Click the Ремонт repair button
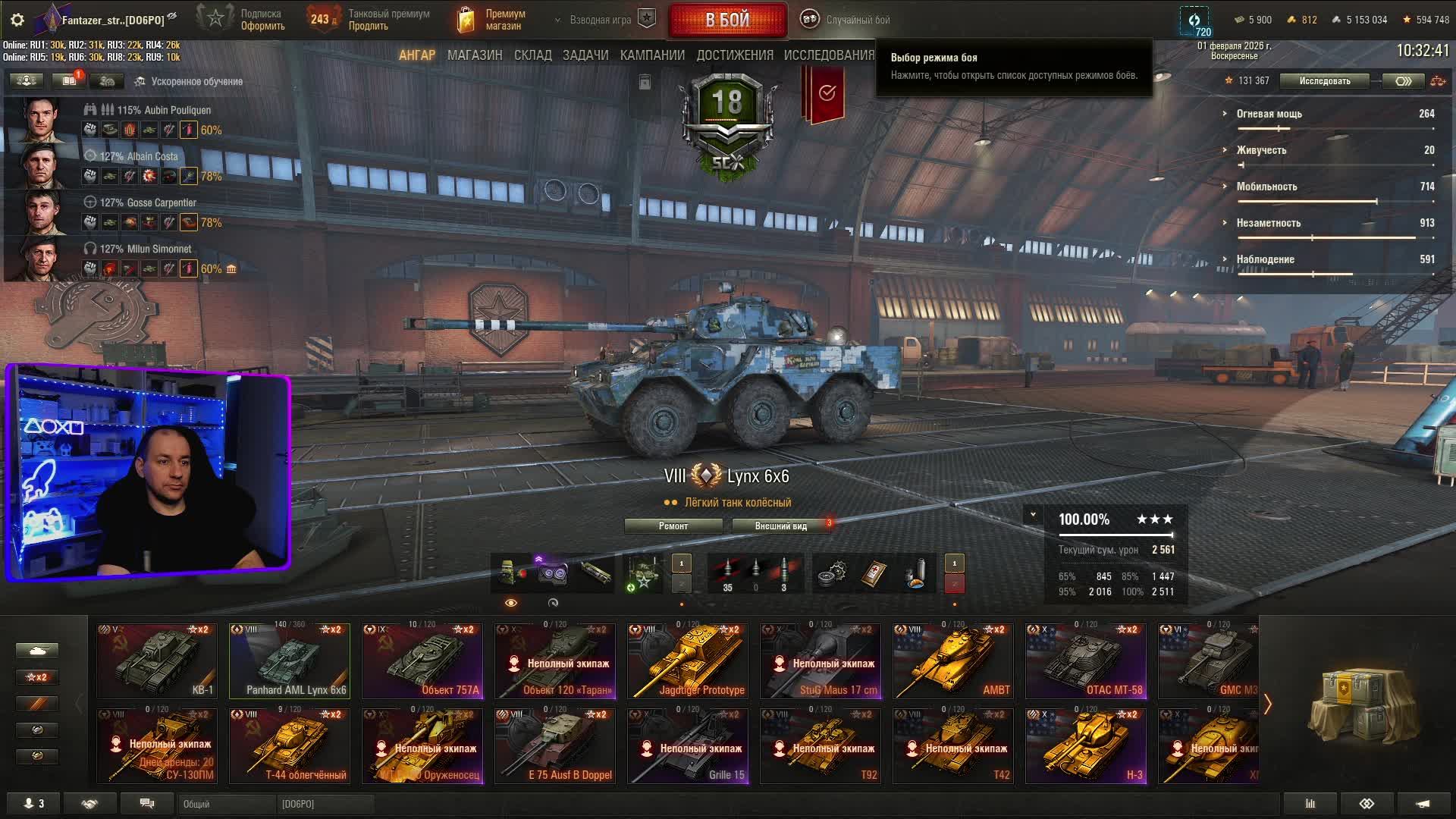 click(673, 526)
